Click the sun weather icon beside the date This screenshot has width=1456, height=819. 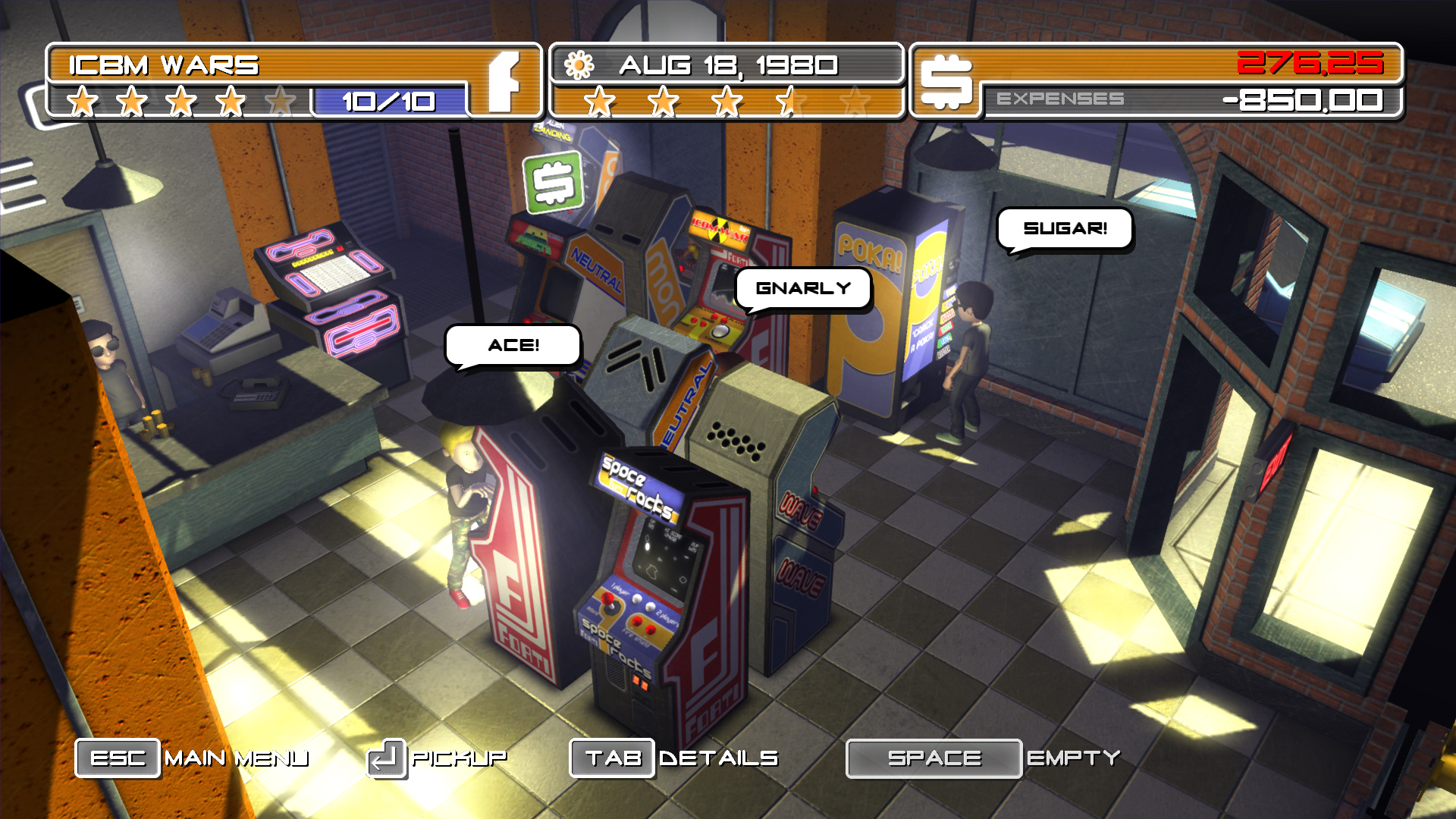tap(579, 66)
